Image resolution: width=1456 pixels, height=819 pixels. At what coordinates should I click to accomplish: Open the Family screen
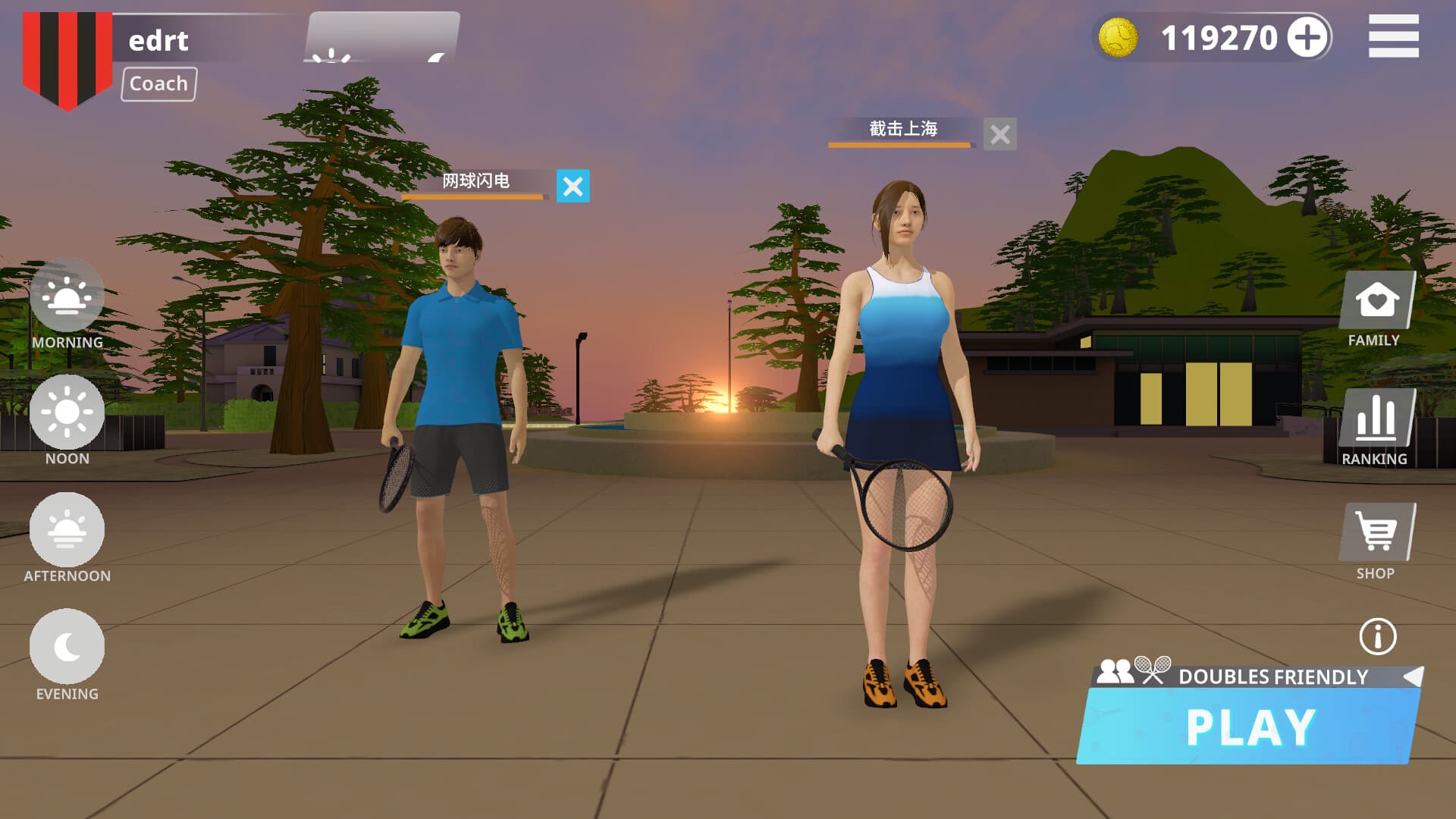tap(1376, 301)
